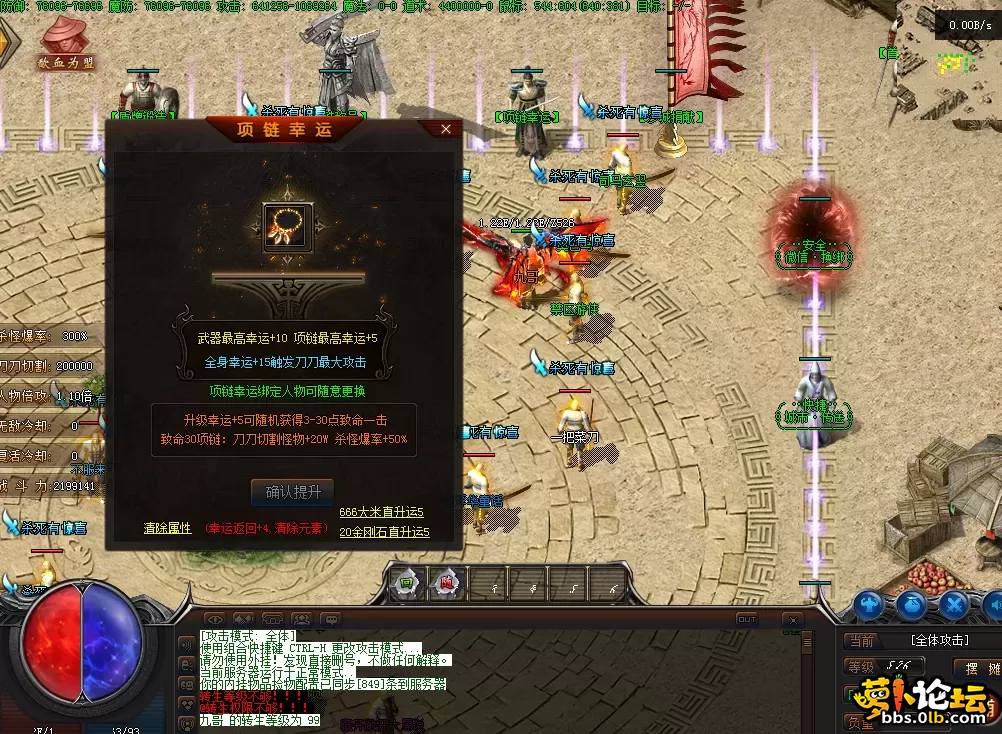Use the green item in the hotbar

click(x=407, y=583)
